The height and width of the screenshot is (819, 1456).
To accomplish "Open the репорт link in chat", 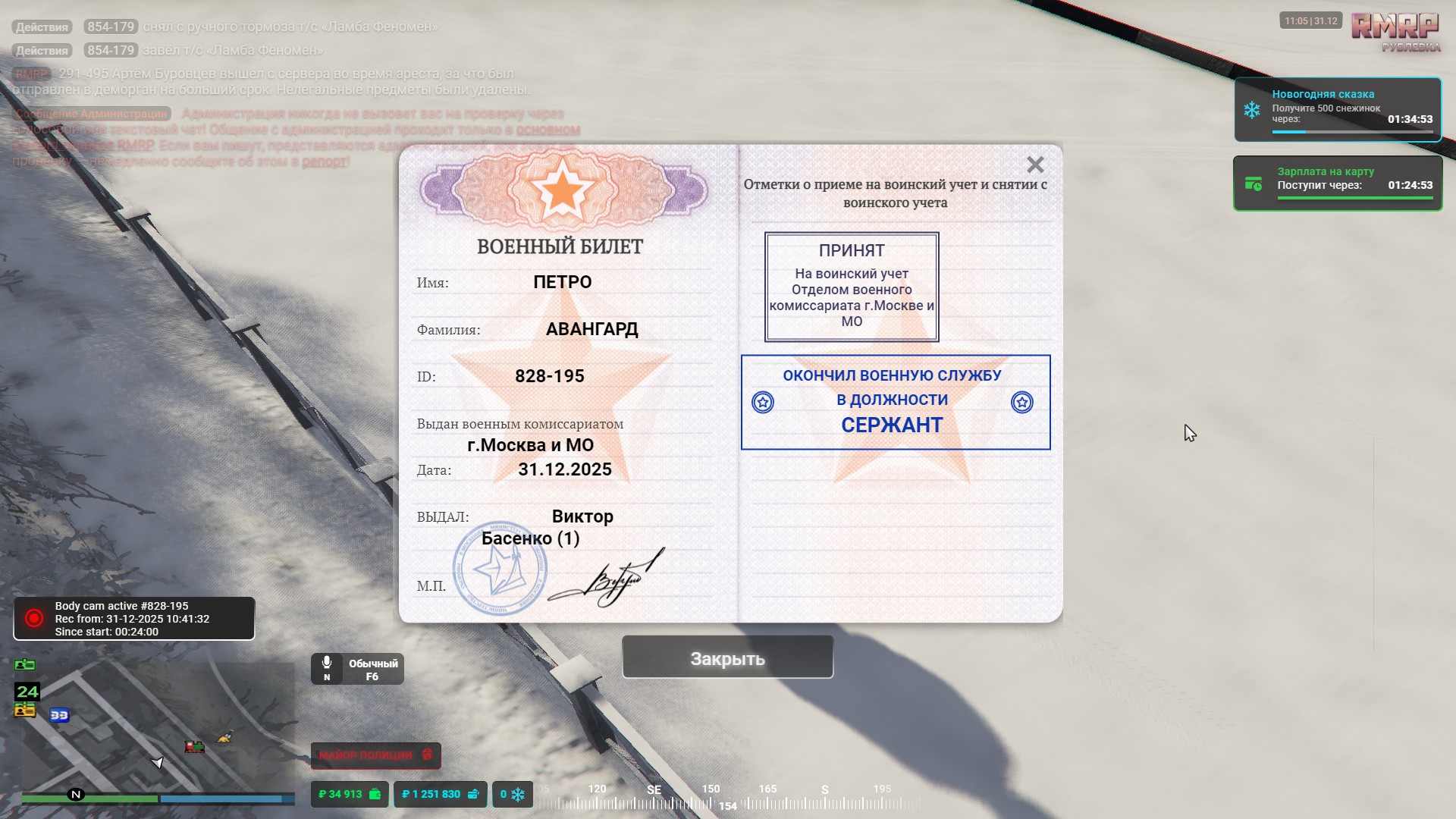I will coord(324,162).
